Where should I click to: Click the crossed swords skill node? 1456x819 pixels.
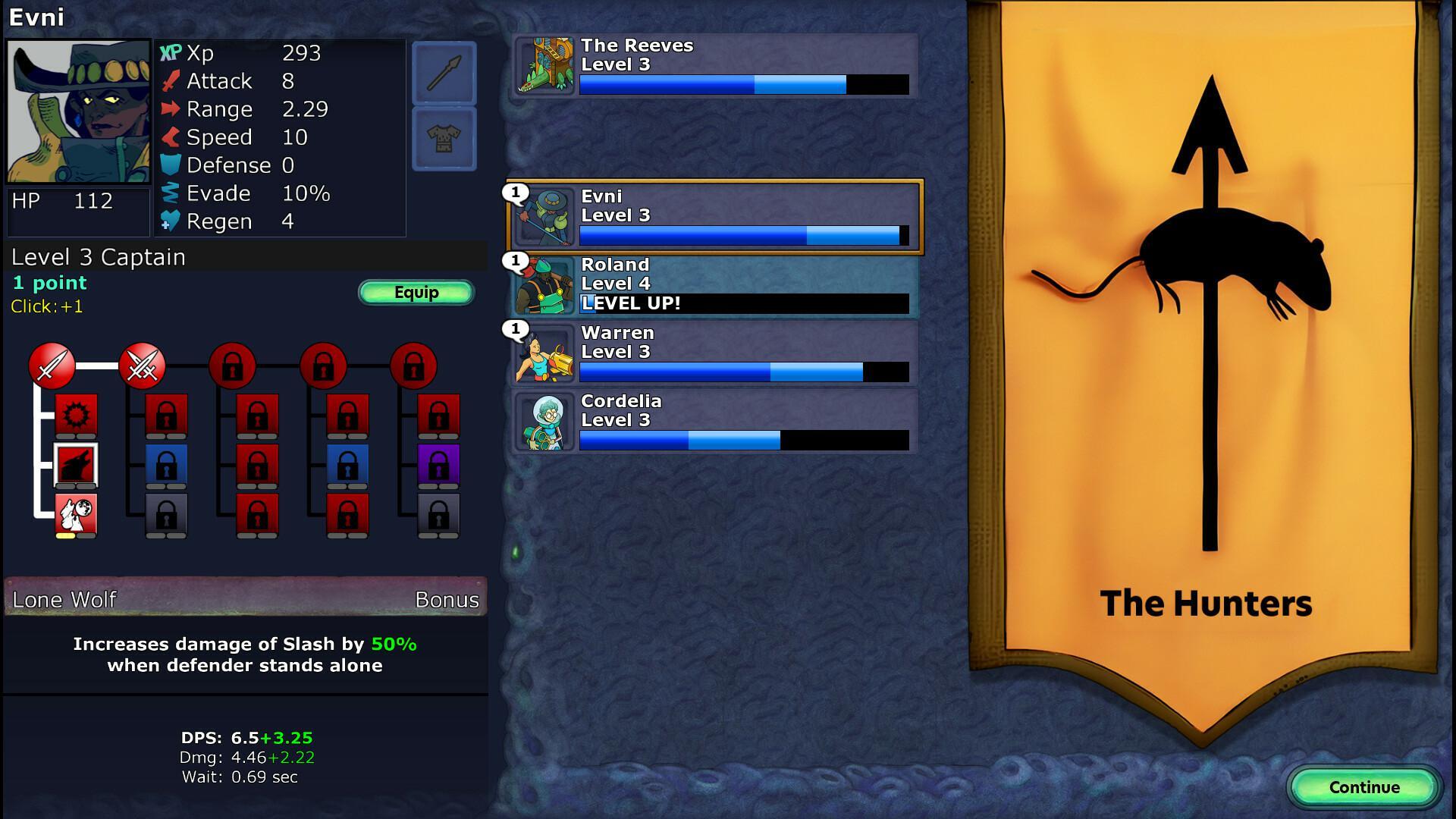coord(143,366)
